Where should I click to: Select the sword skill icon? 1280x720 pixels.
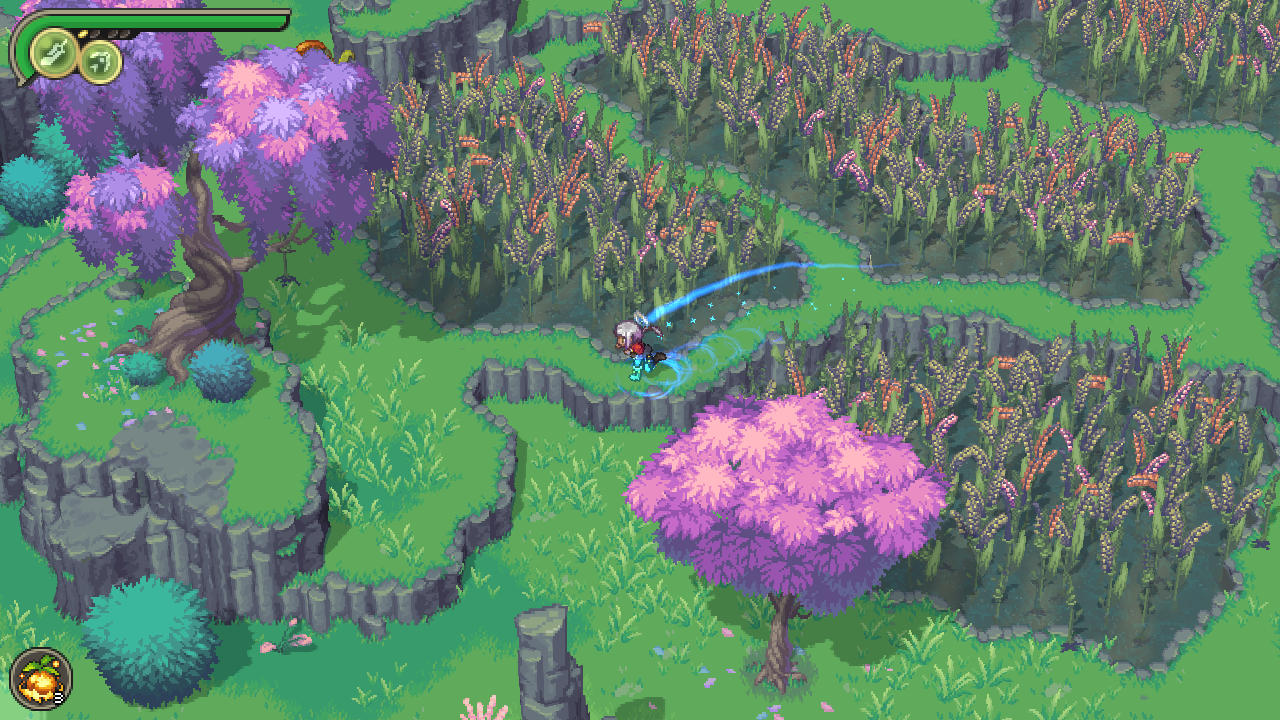point(53,55)
